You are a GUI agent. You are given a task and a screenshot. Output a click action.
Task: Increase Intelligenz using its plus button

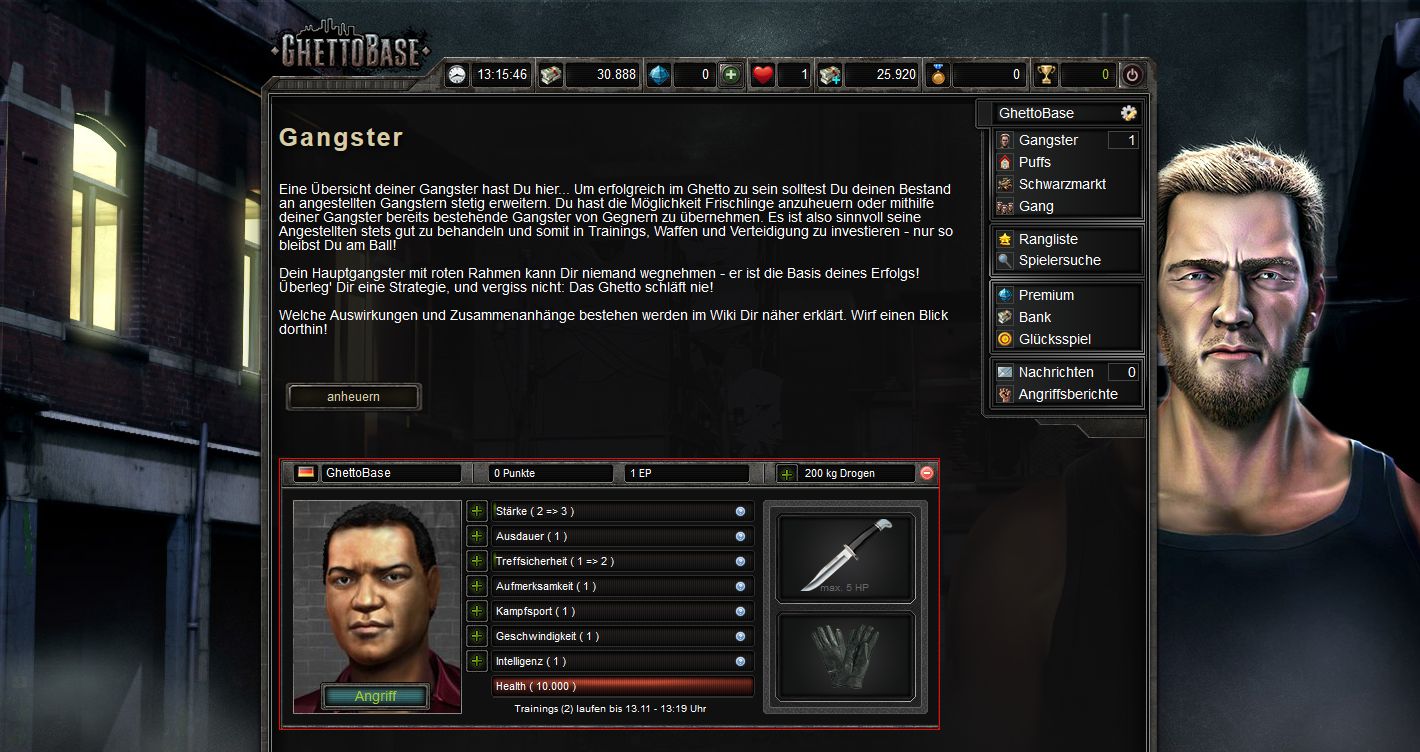pos(477,662)
